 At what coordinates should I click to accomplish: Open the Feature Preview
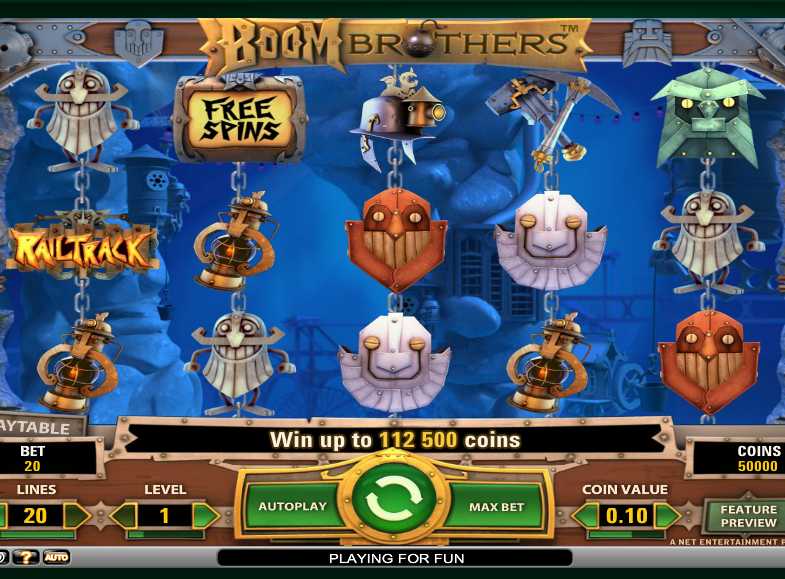(x=747, y=516)
